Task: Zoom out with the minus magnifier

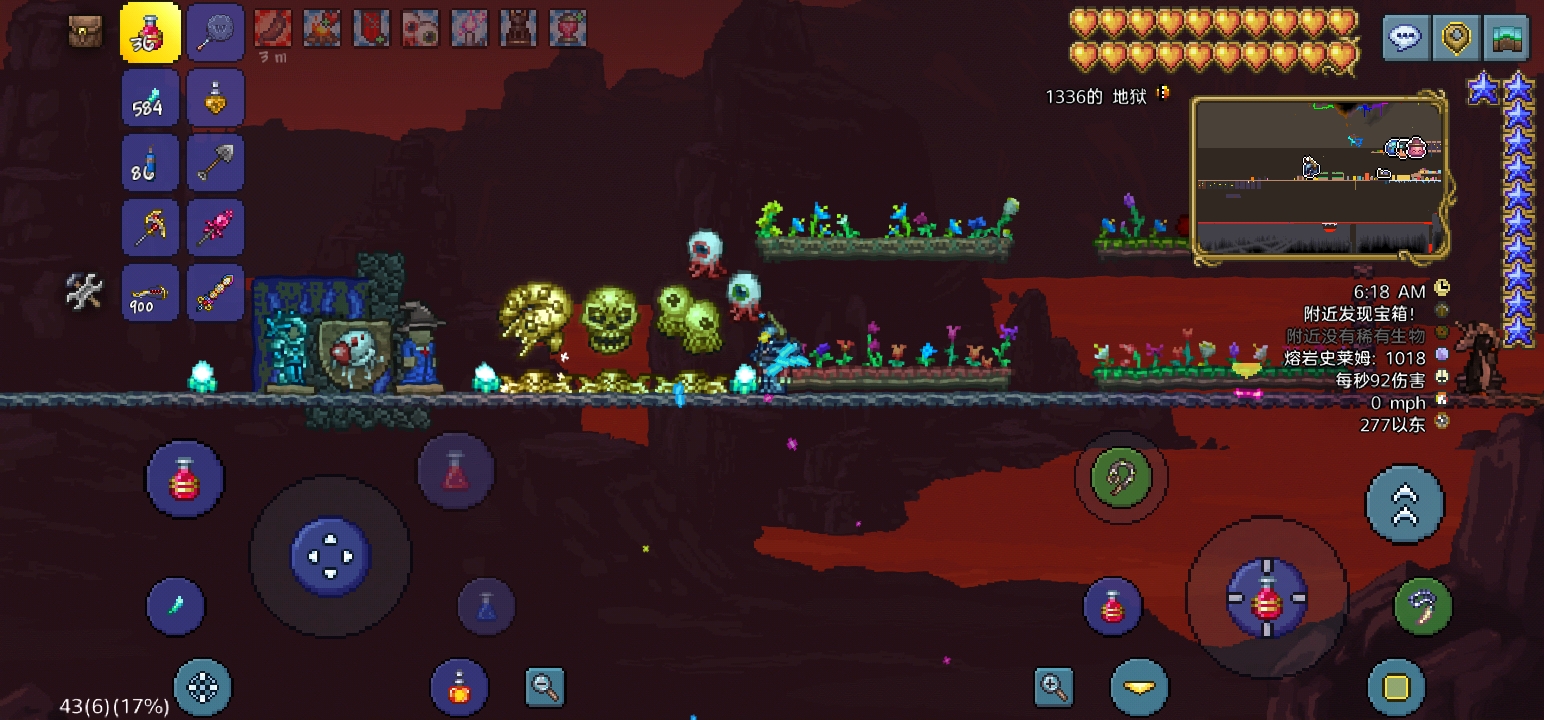Action: click(x=545, y=686)
